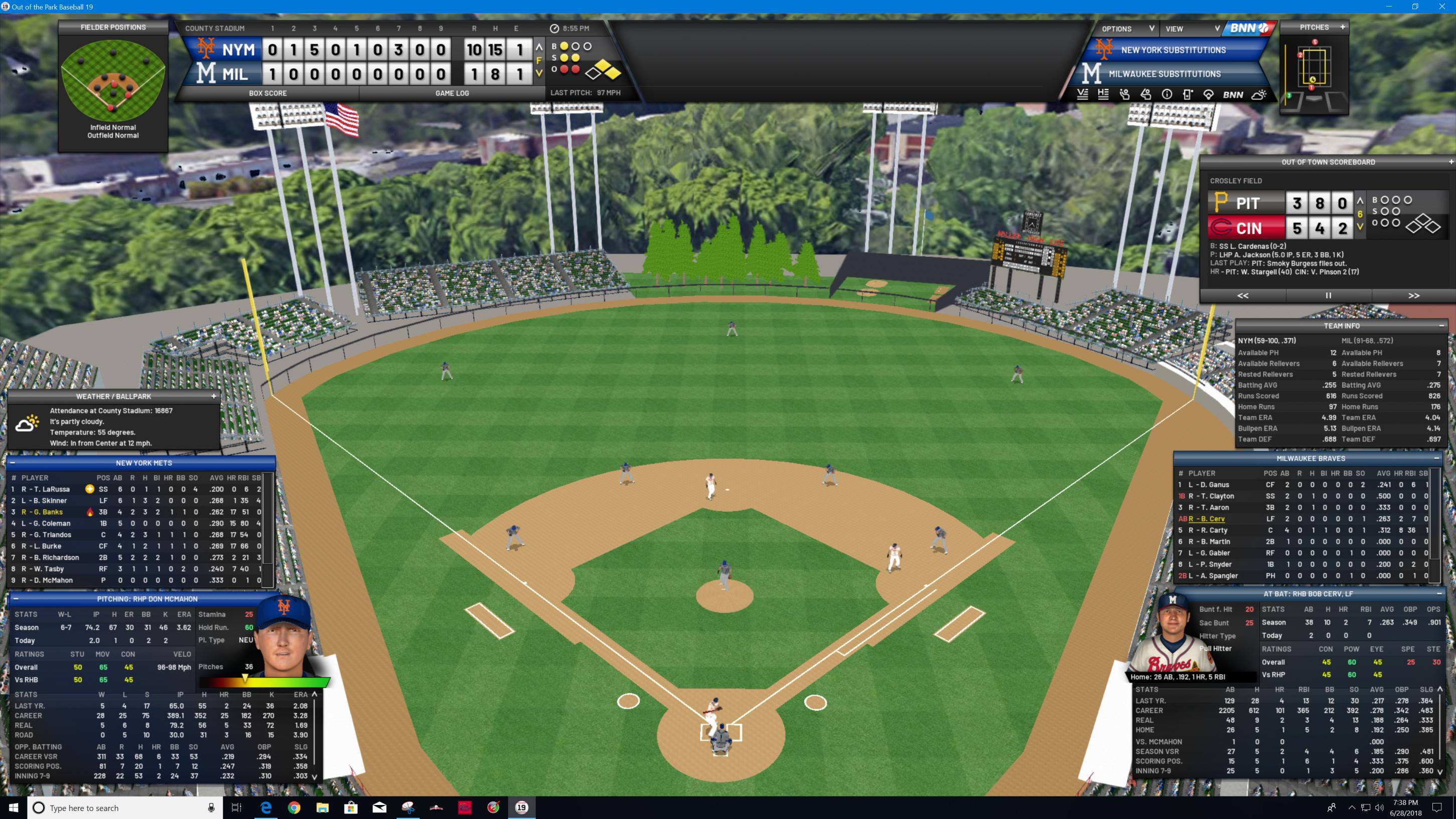Click the info circle toolbar icon
The image size is (1456, 819).
tap(1167, 95)
